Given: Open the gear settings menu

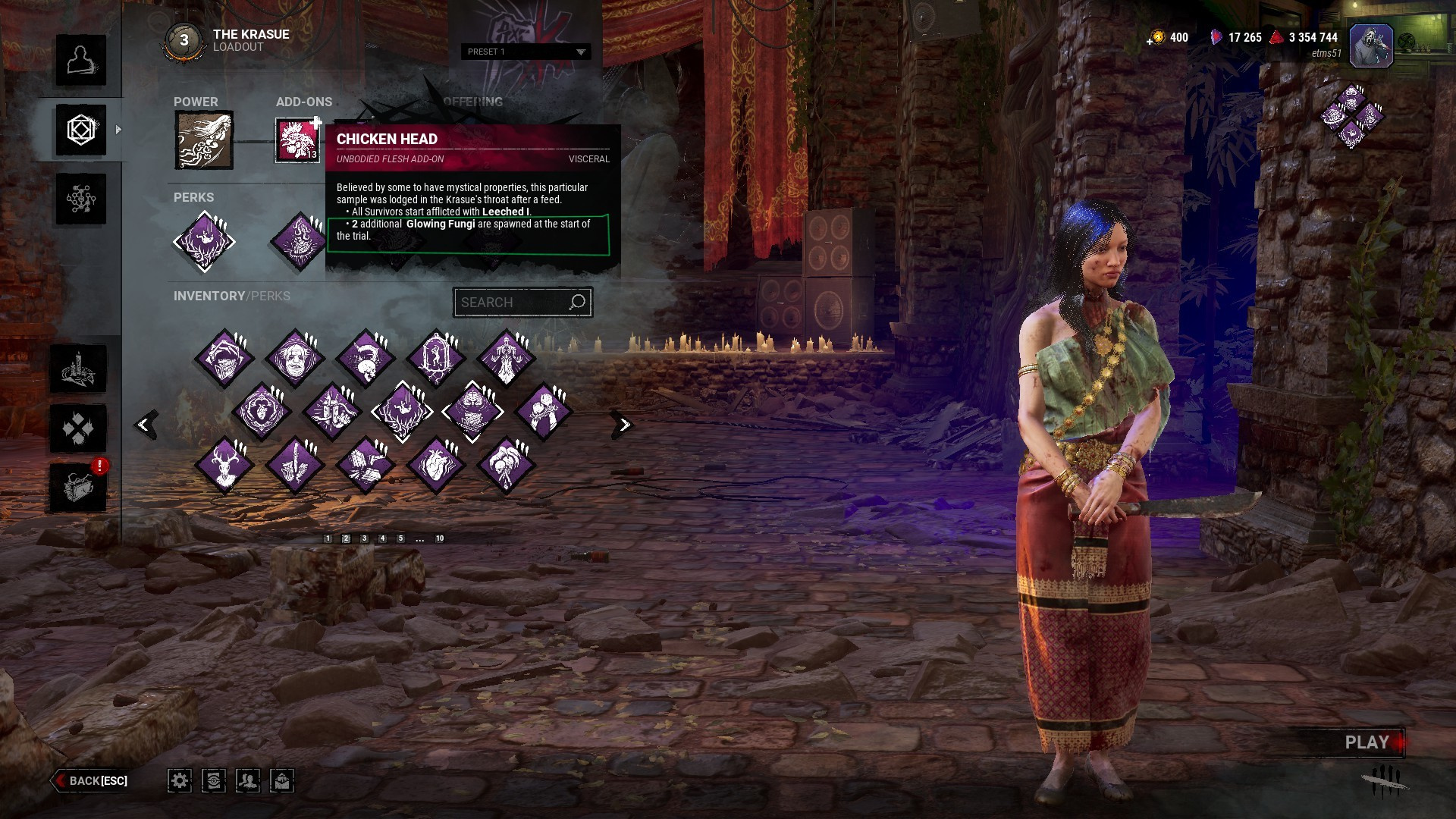Looking at the screenshot, I should (x=180, y=780).
